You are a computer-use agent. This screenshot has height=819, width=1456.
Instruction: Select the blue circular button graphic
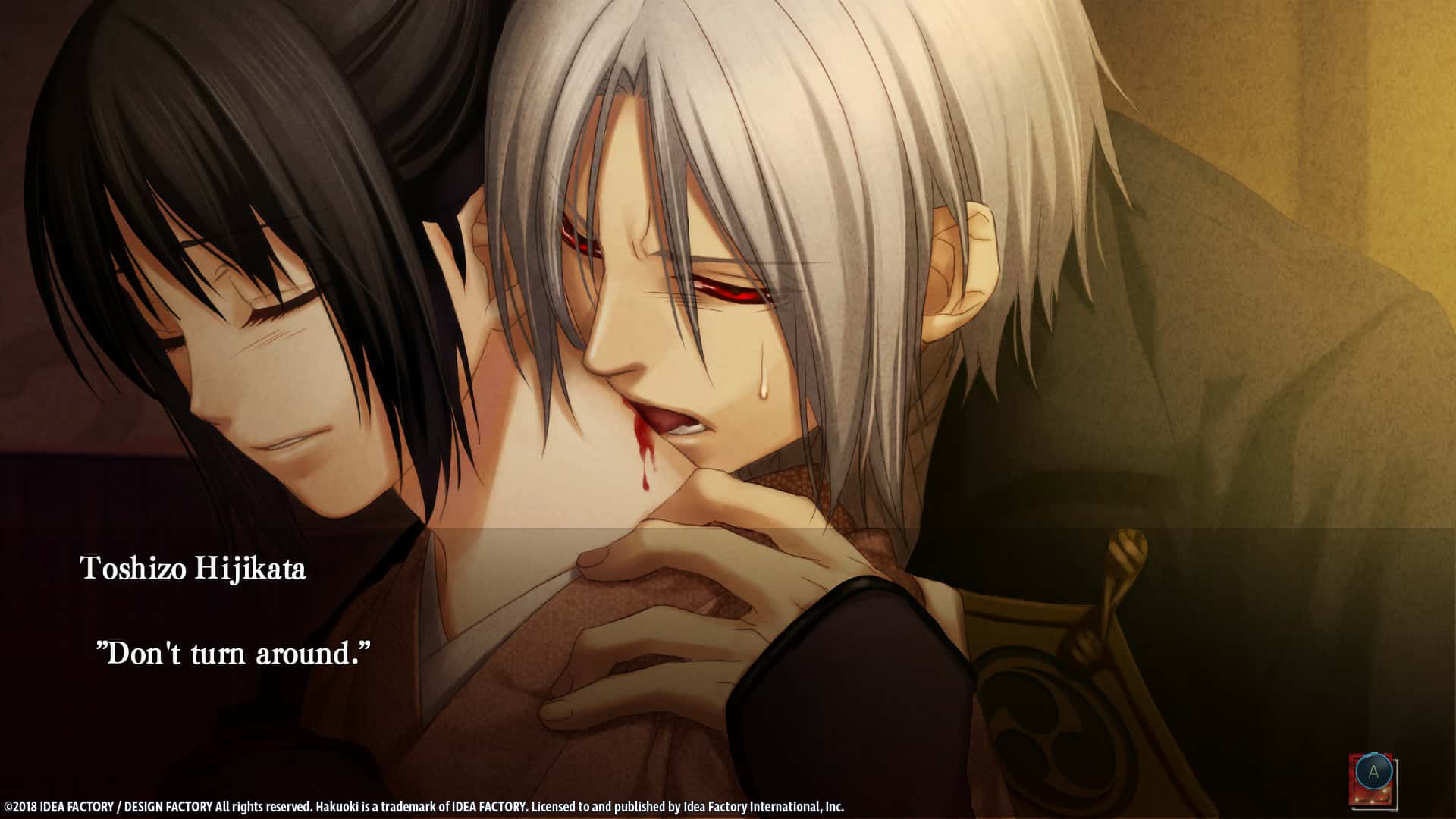point(1374,772)
